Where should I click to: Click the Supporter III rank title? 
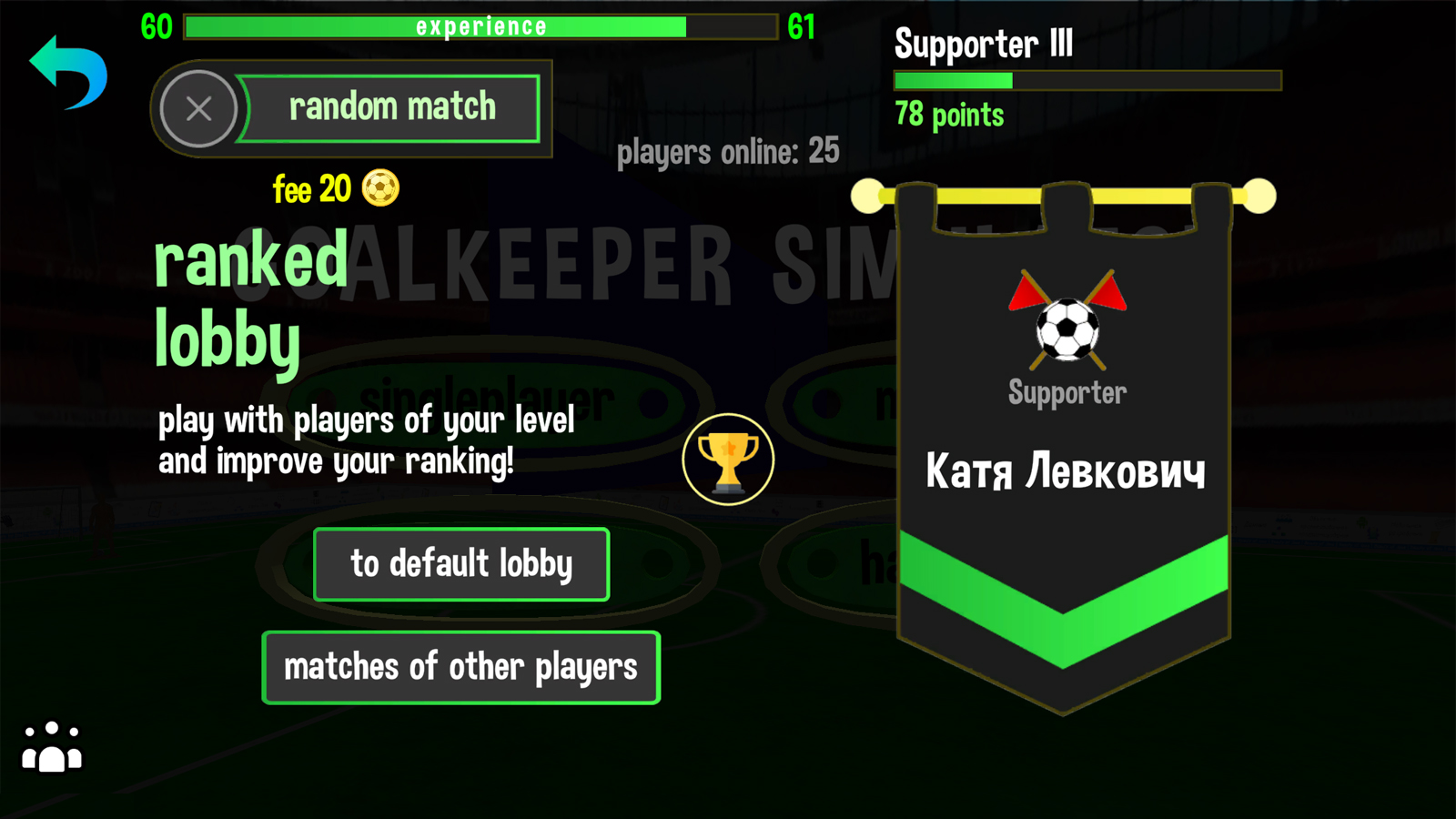click(x=984, y=45)
